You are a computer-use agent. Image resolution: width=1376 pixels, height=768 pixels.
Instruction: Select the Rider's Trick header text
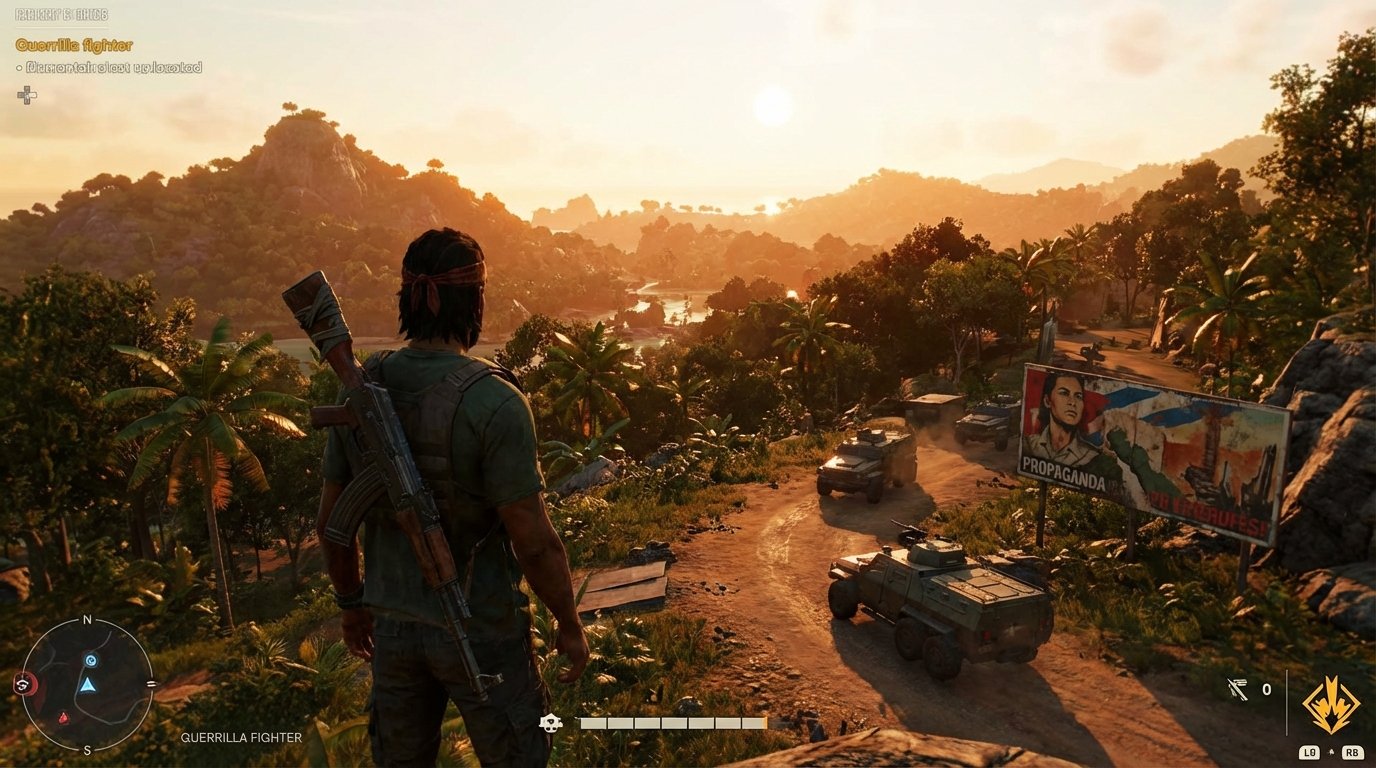point(62,15)
